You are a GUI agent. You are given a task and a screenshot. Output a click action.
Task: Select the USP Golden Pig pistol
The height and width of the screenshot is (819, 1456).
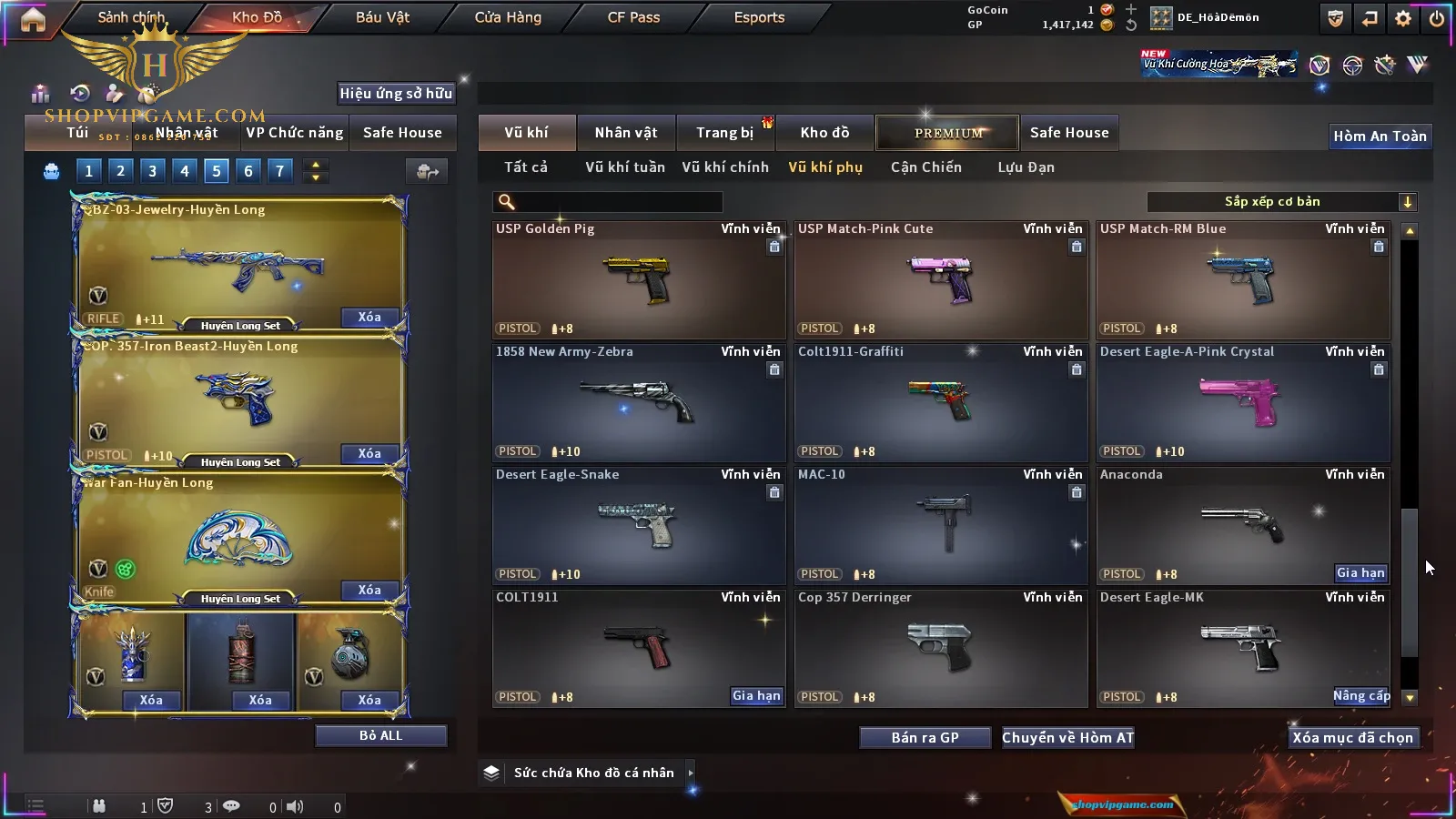(639, 280)
